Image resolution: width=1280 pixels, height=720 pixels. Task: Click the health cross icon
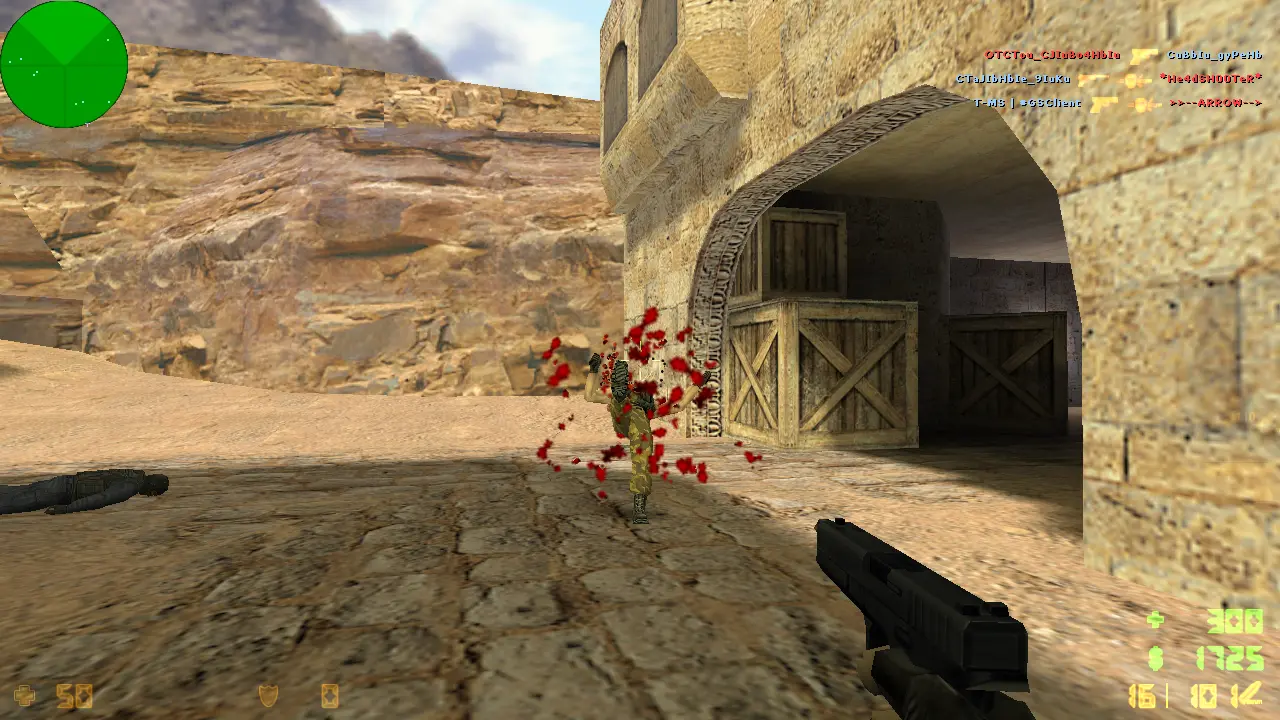tap(24, 695)
